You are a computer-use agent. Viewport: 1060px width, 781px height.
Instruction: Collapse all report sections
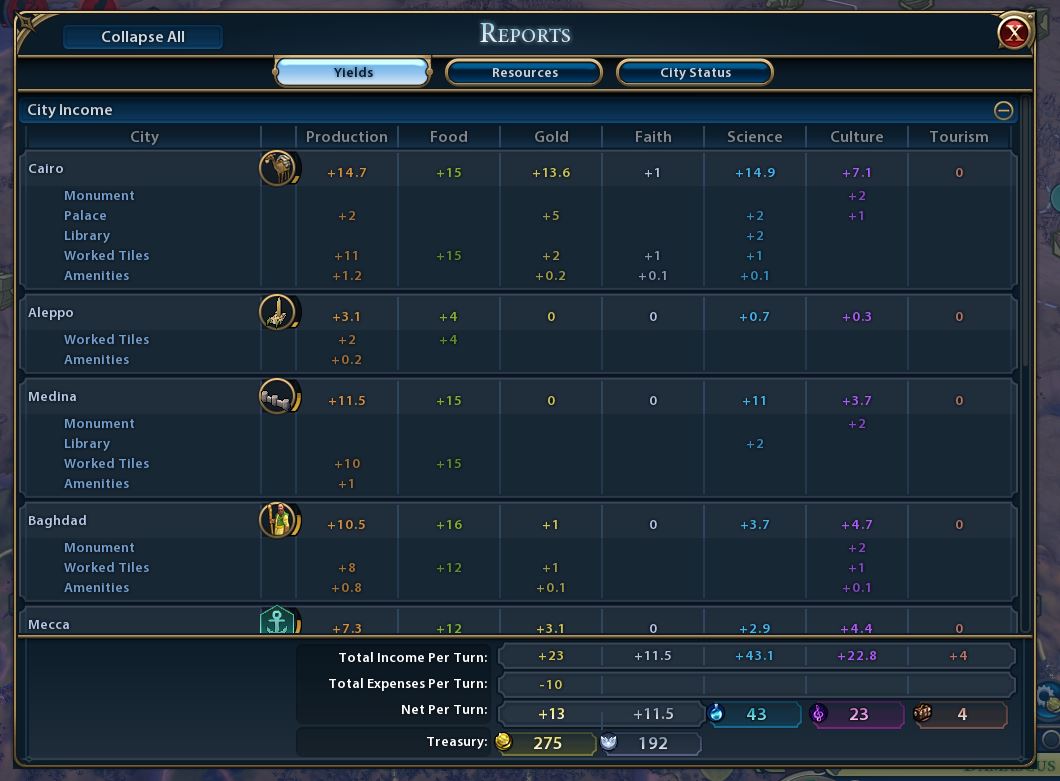(x=143, y=37)
